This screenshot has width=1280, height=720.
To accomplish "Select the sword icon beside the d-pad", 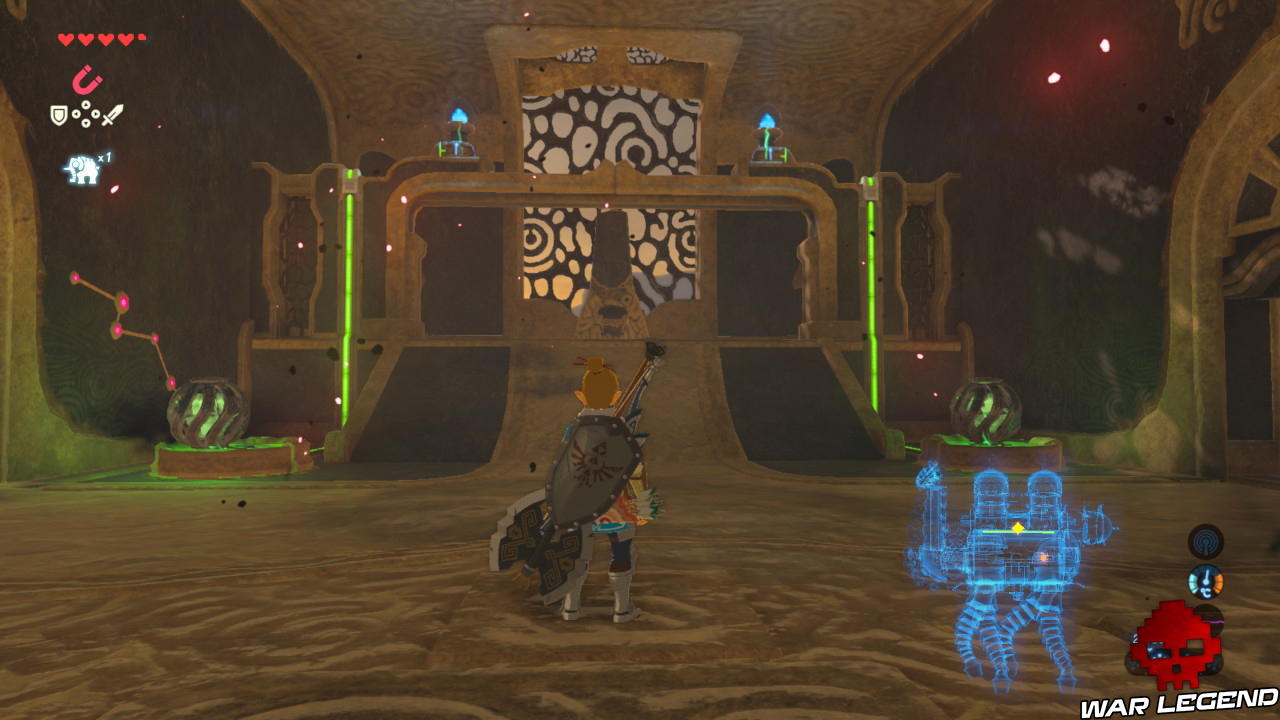I will point(112,113).
